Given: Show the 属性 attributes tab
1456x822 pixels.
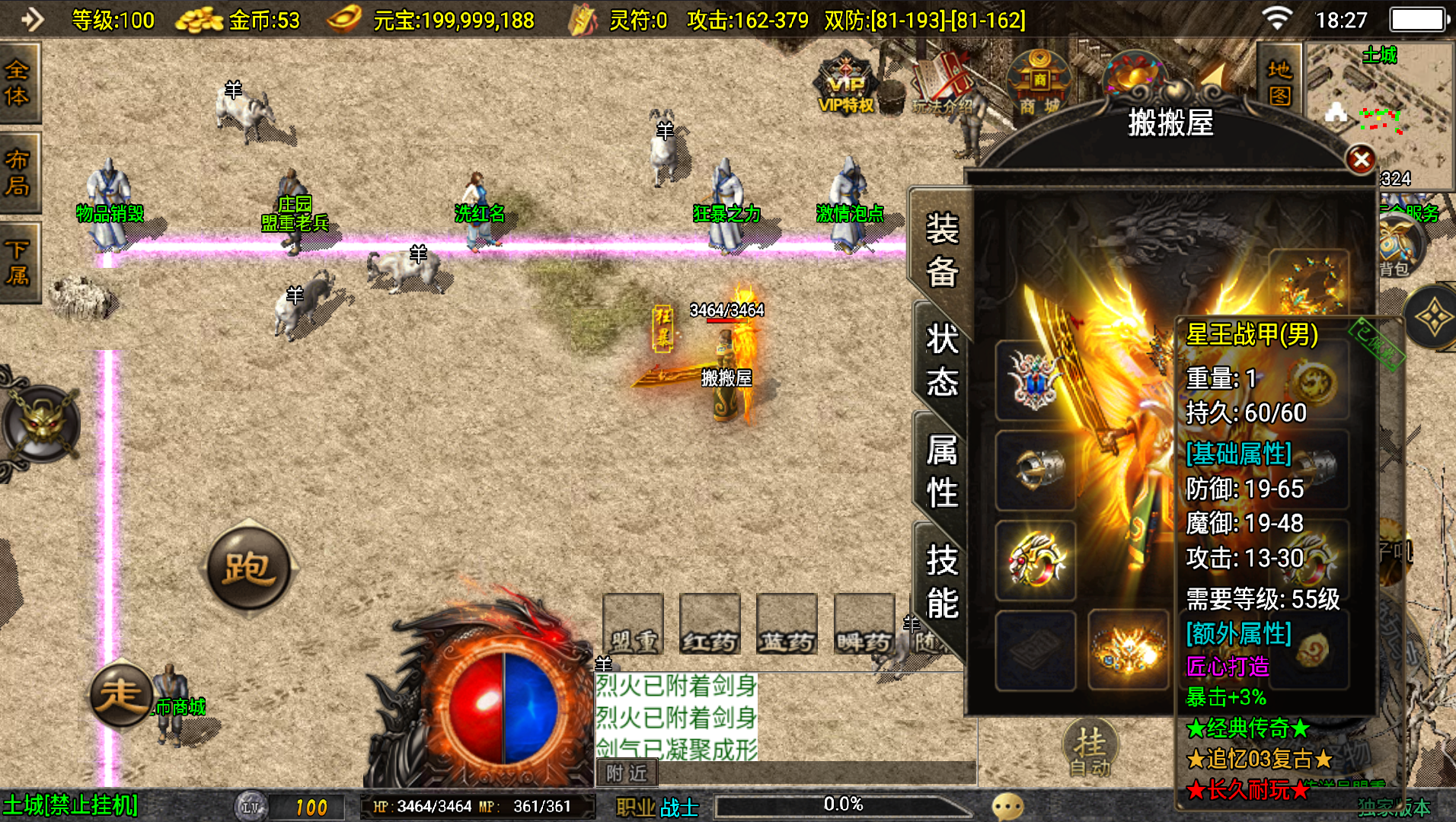Looking at the screenshot, I should click(942, 471).
